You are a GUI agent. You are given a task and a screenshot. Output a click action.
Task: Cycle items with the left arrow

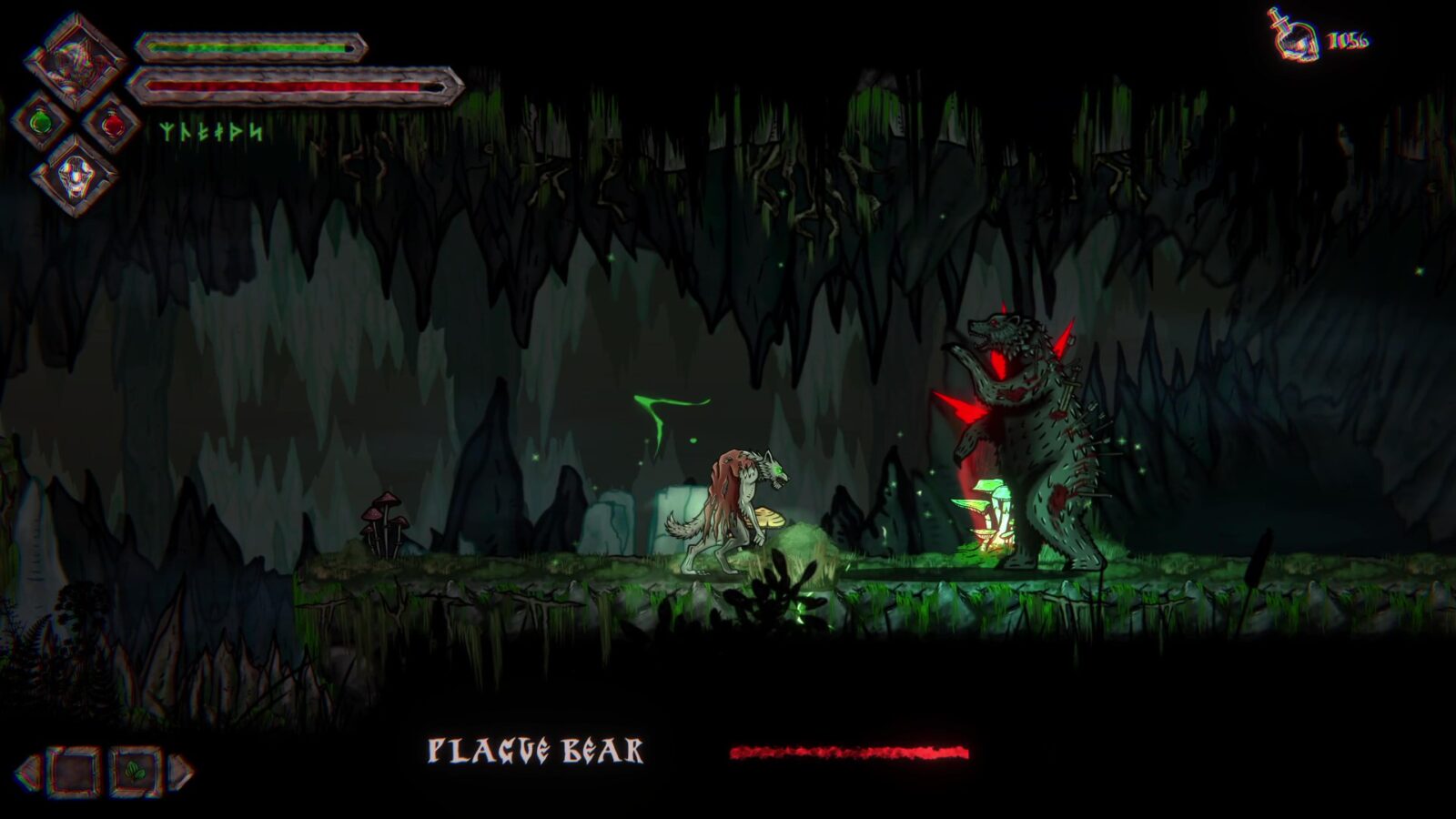[27, 773]
